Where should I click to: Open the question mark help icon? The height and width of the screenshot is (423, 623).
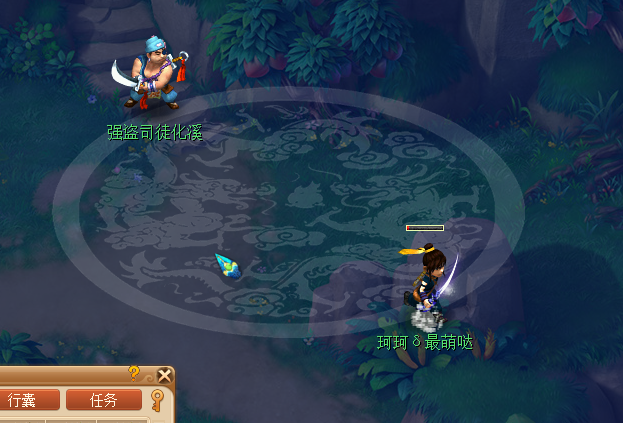pyautogui.click(x=134, y=373)
